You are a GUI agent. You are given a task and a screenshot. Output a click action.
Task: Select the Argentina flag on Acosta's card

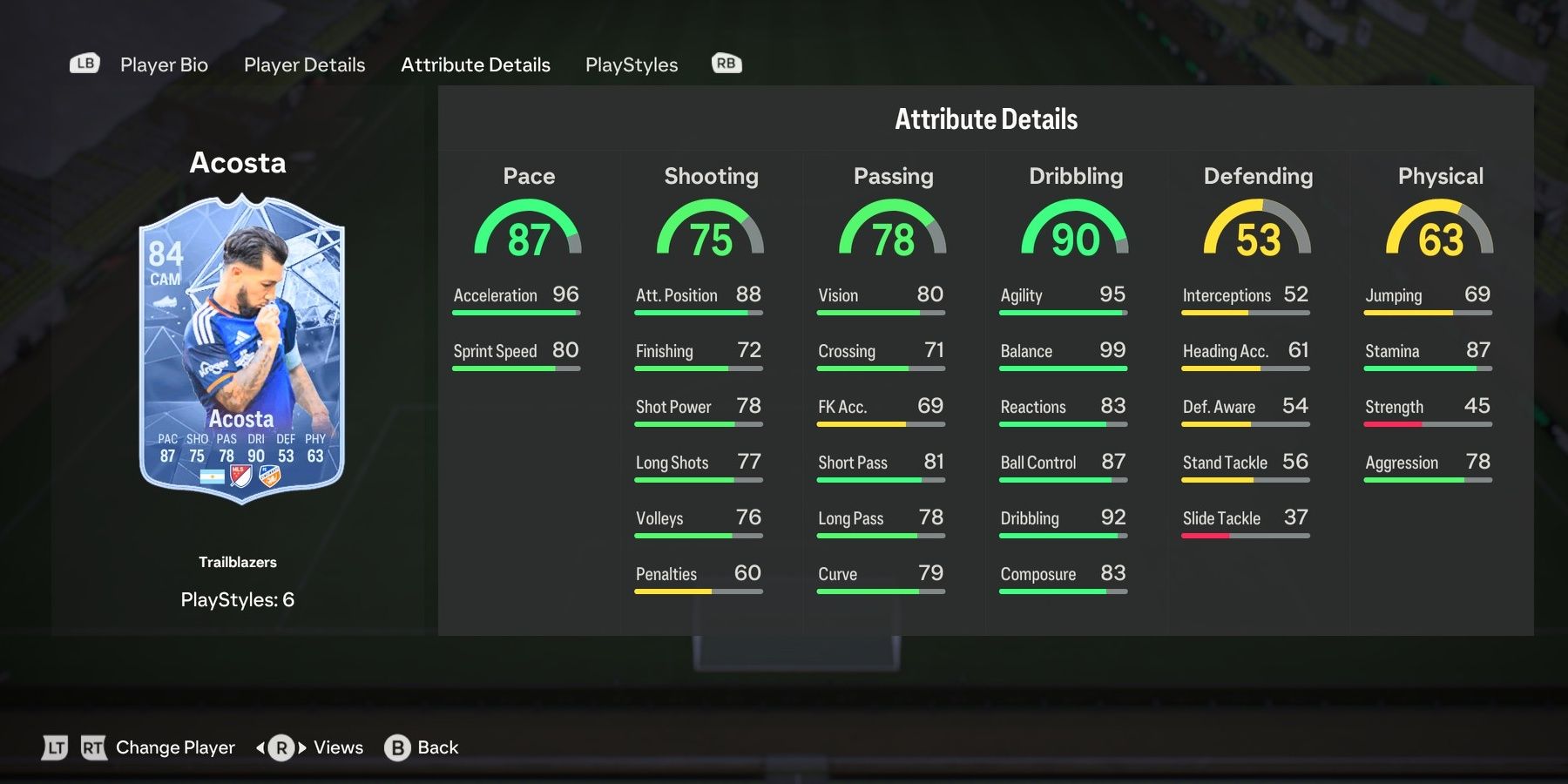click(x=213, y=477)
